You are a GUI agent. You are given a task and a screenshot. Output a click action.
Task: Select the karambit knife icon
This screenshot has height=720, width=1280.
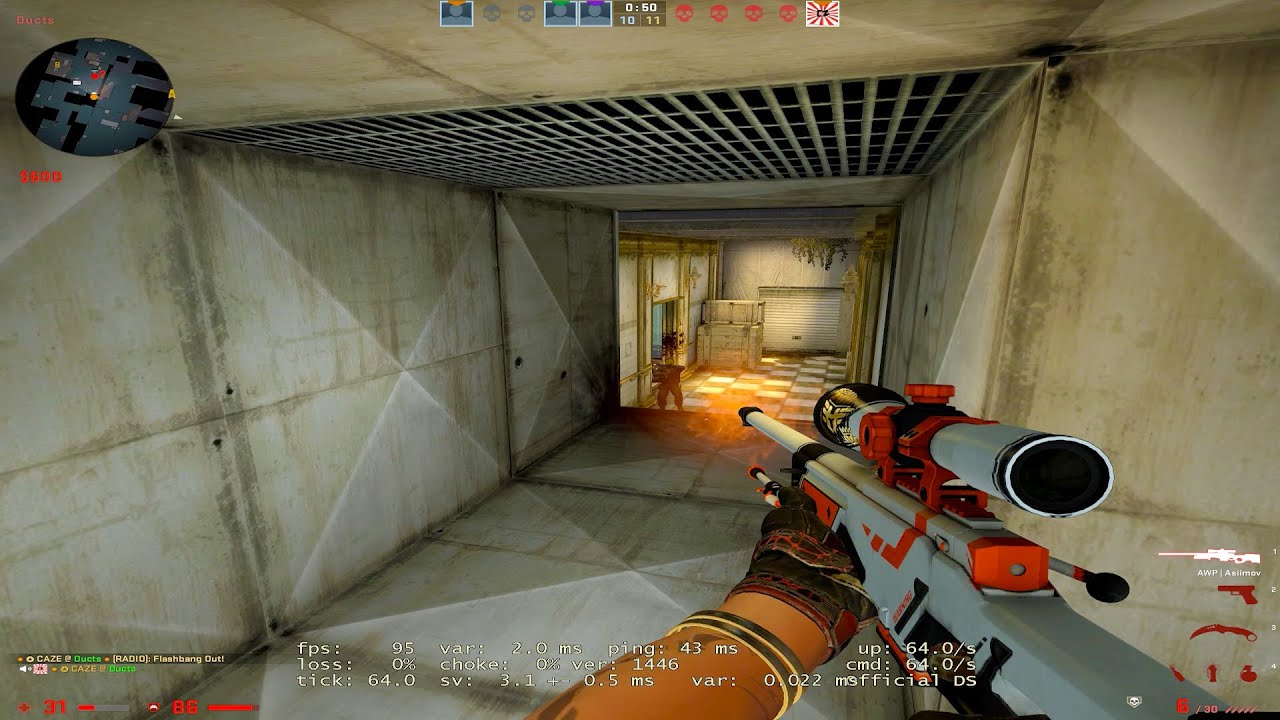pyautogui.click(x=1222, y=632)
